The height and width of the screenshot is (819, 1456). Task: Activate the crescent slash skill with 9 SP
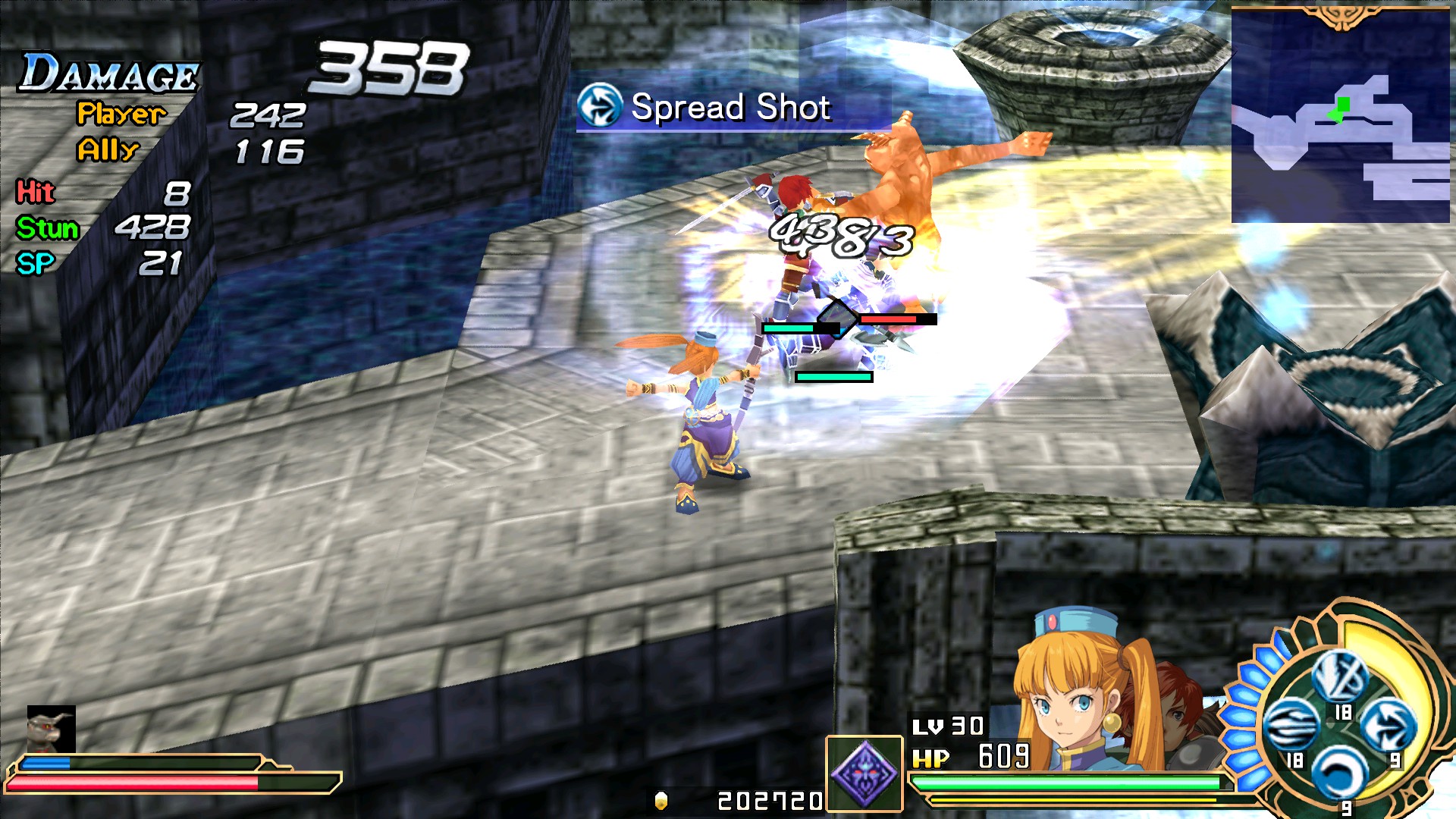[x=1338, y=772]
